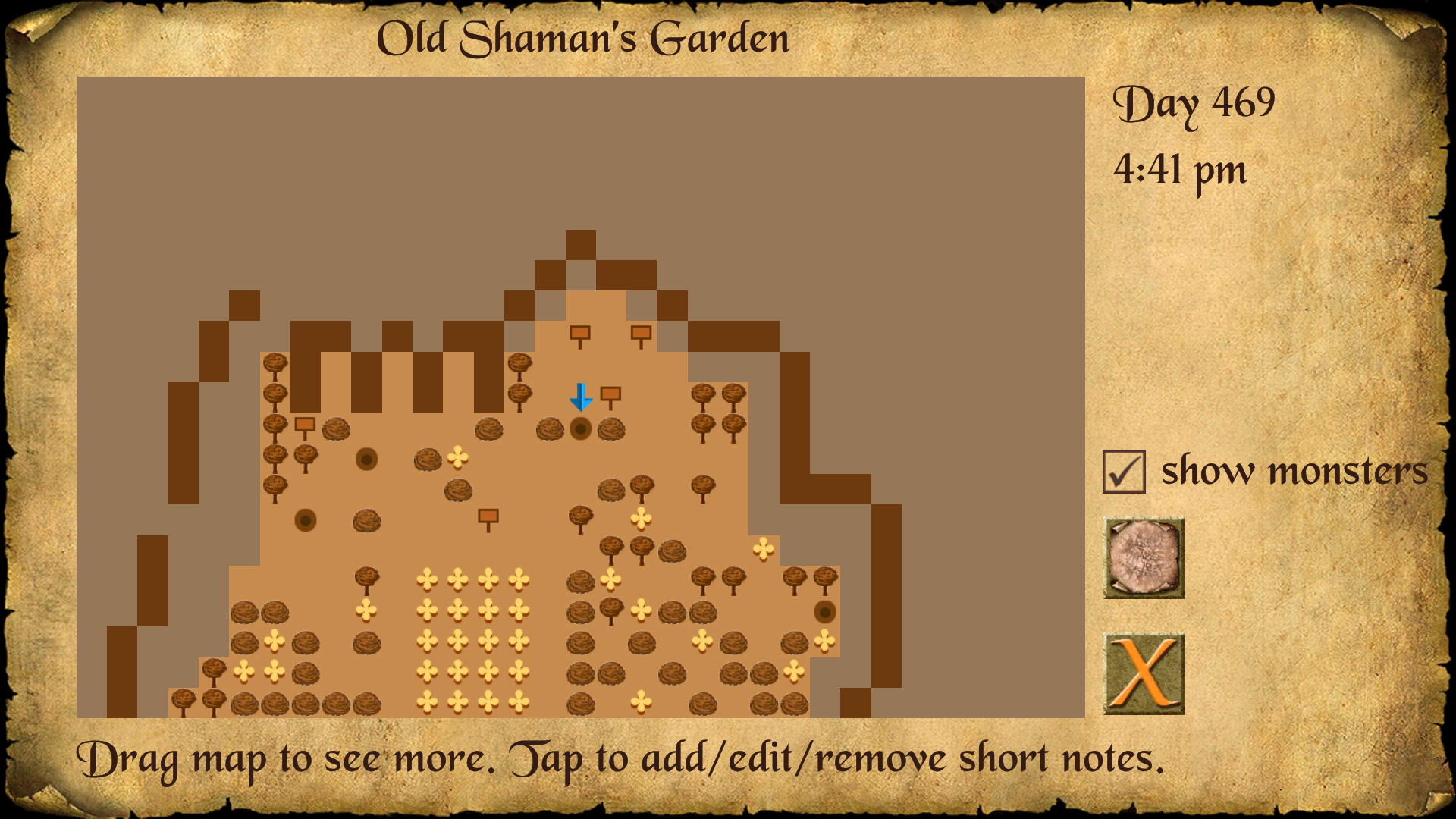Viewport: 1456px width, 819px height.
Task: Toggle the show monsters checkbox
Action: [1124, 472]
